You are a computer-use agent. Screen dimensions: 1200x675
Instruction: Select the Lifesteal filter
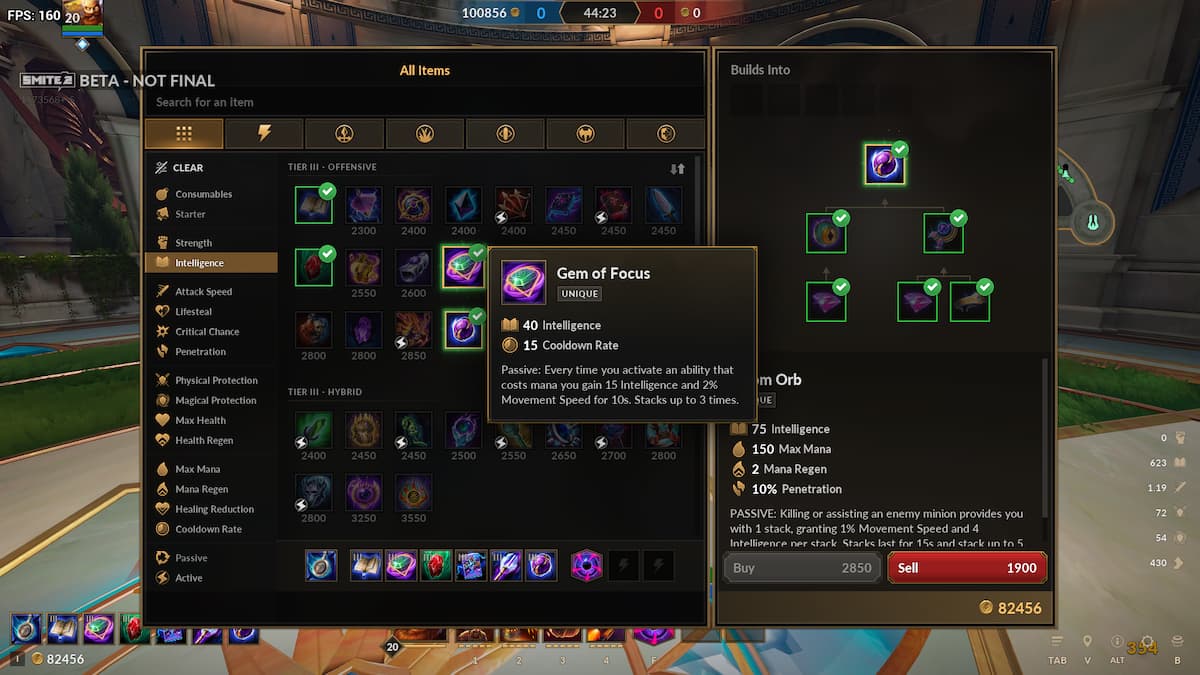click(193, 312)
